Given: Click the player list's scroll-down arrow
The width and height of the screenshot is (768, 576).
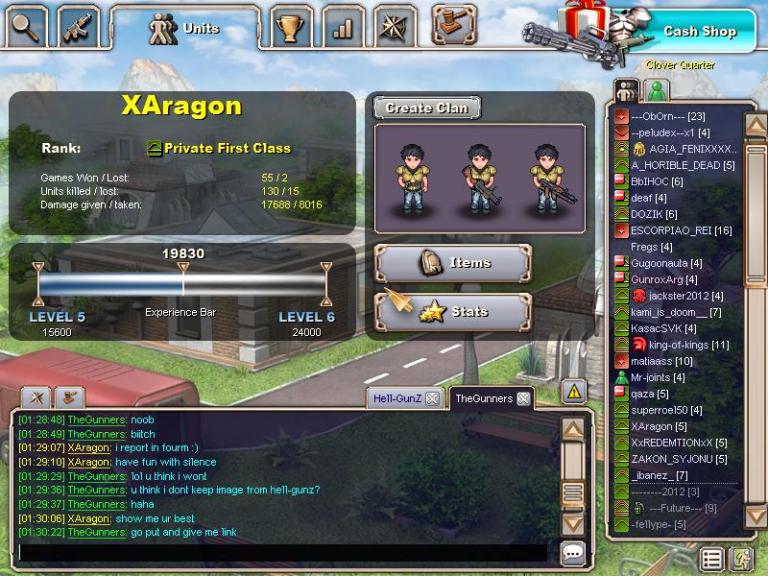Looking at the screenshot, I should coord(756,516).
